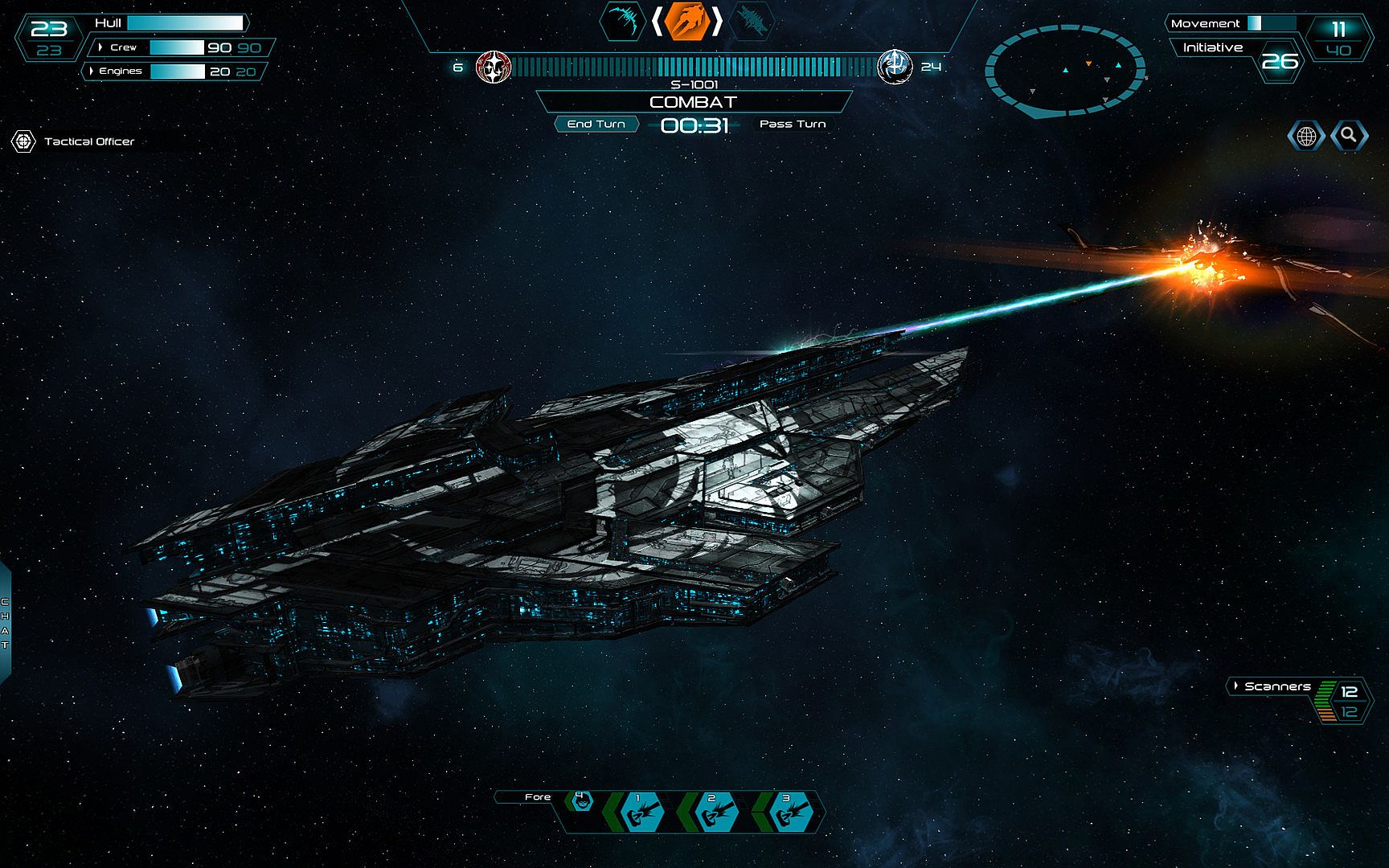Expand the Crew stat row

pyautogui.click(x=100, y=47)
